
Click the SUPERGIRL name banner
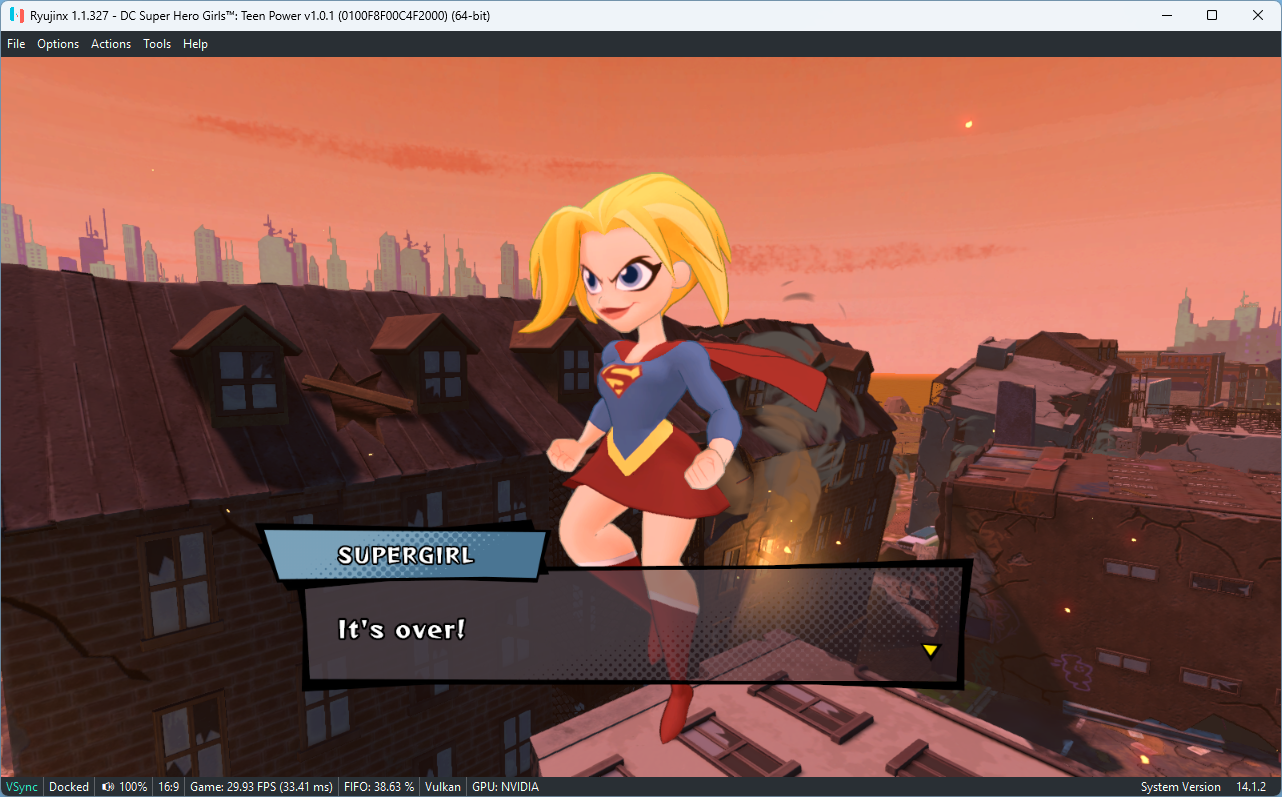[406, 555]
